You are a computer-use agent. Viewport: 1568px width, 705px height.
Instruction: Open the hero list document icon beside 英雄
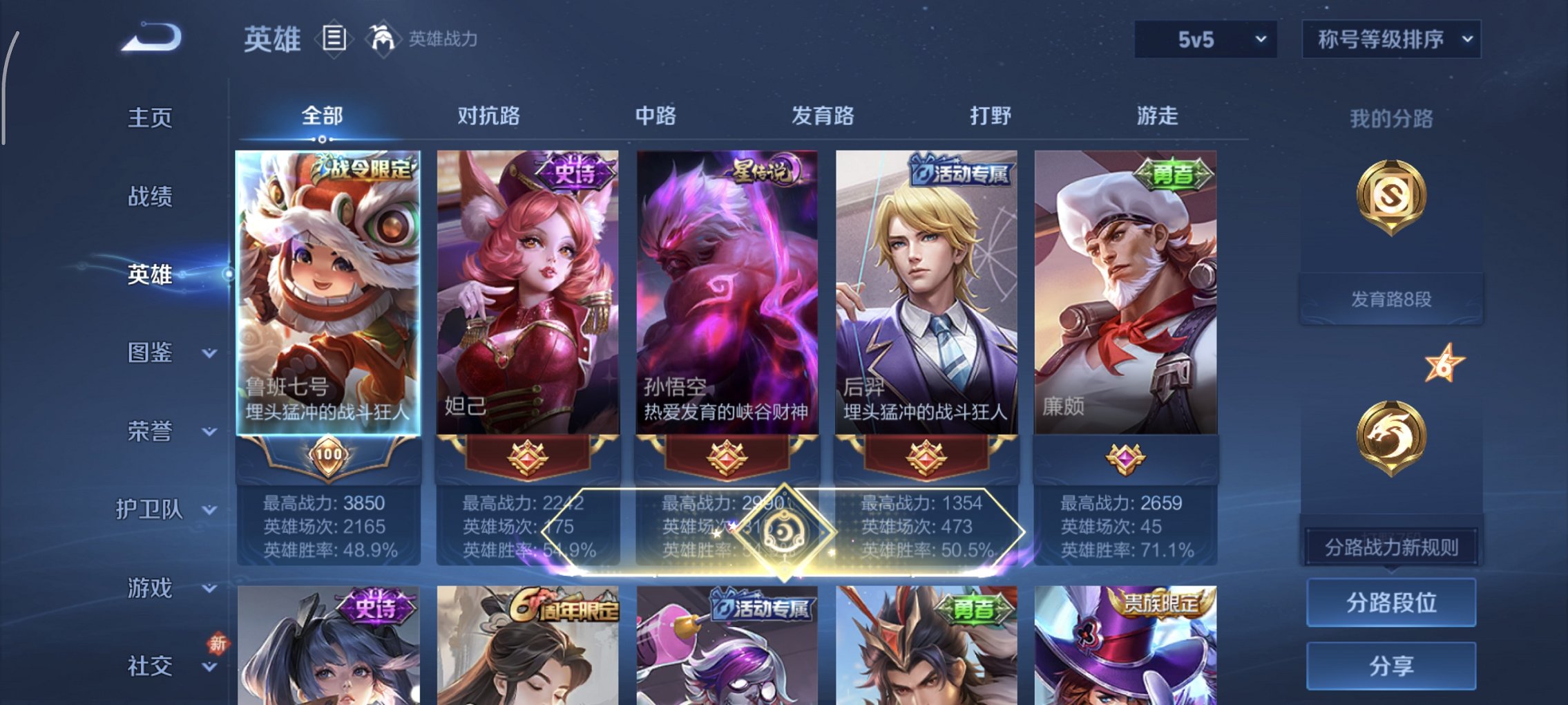(x=335, y=39)
